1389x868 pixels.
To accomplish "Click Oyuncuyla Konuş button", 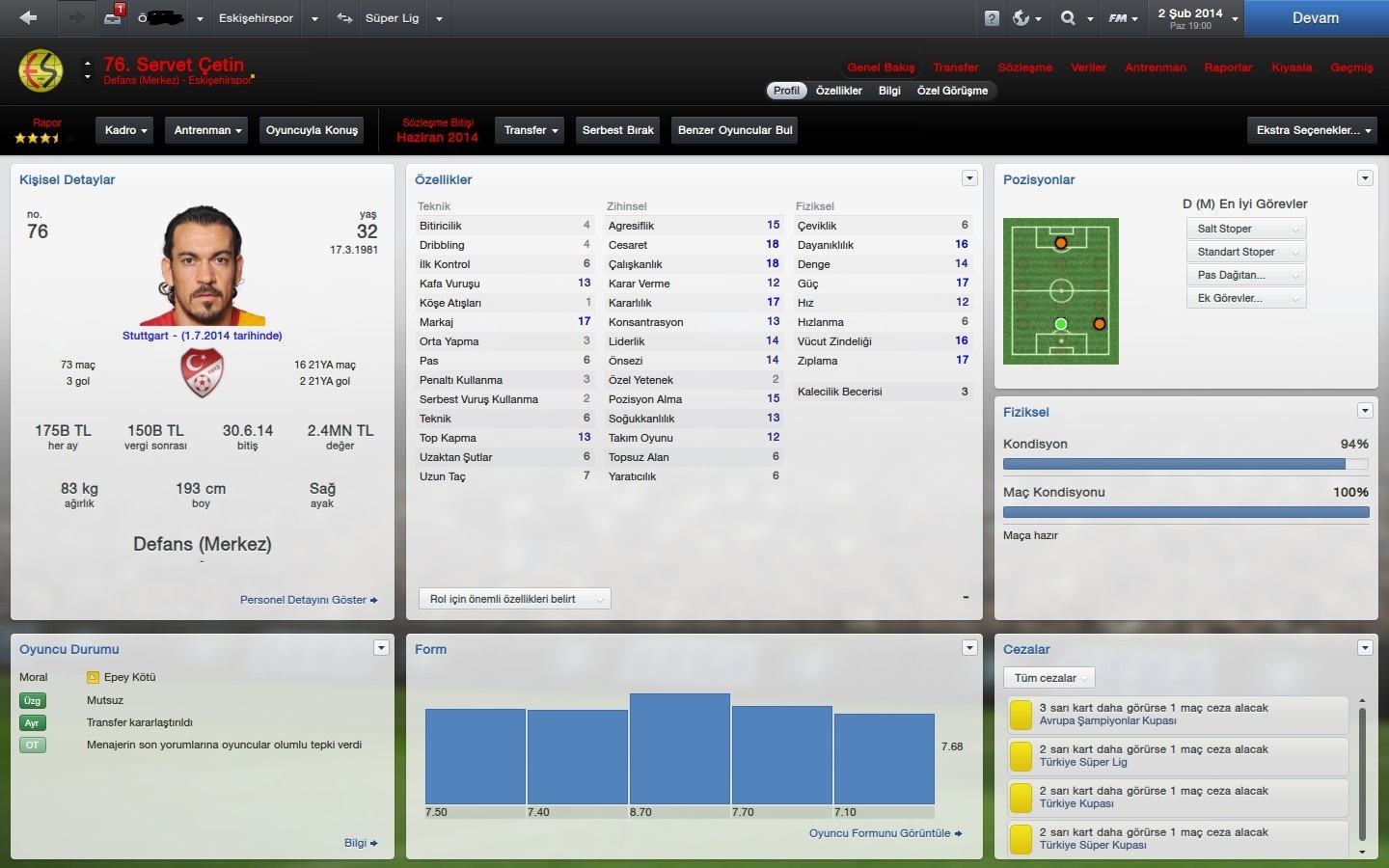I will pyautogui.click(x=312, y=130).
